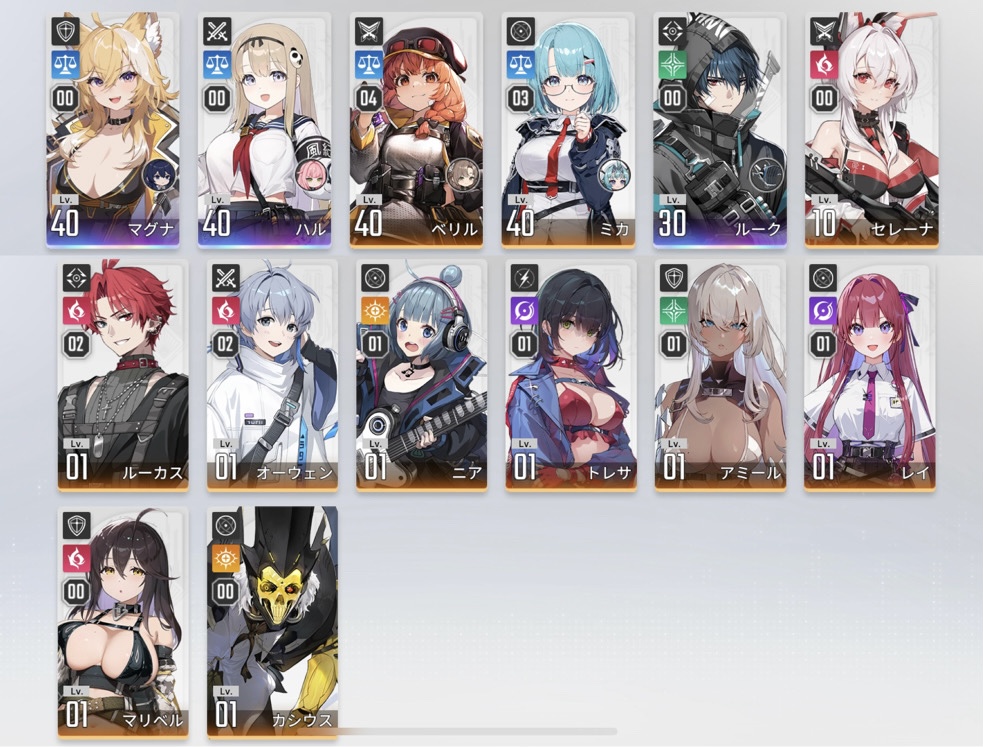Open the レイ character card
The width and height of the screenshot is (983, 747).
tap(869, 376)
